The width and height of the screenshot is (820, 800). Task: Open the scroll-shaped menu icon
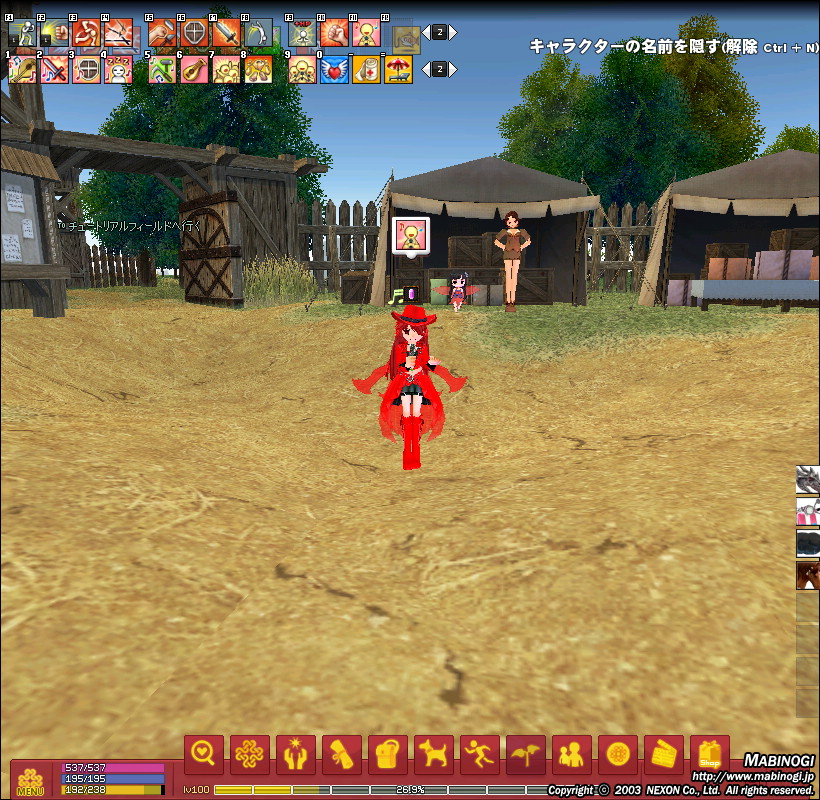click(342, 754)
